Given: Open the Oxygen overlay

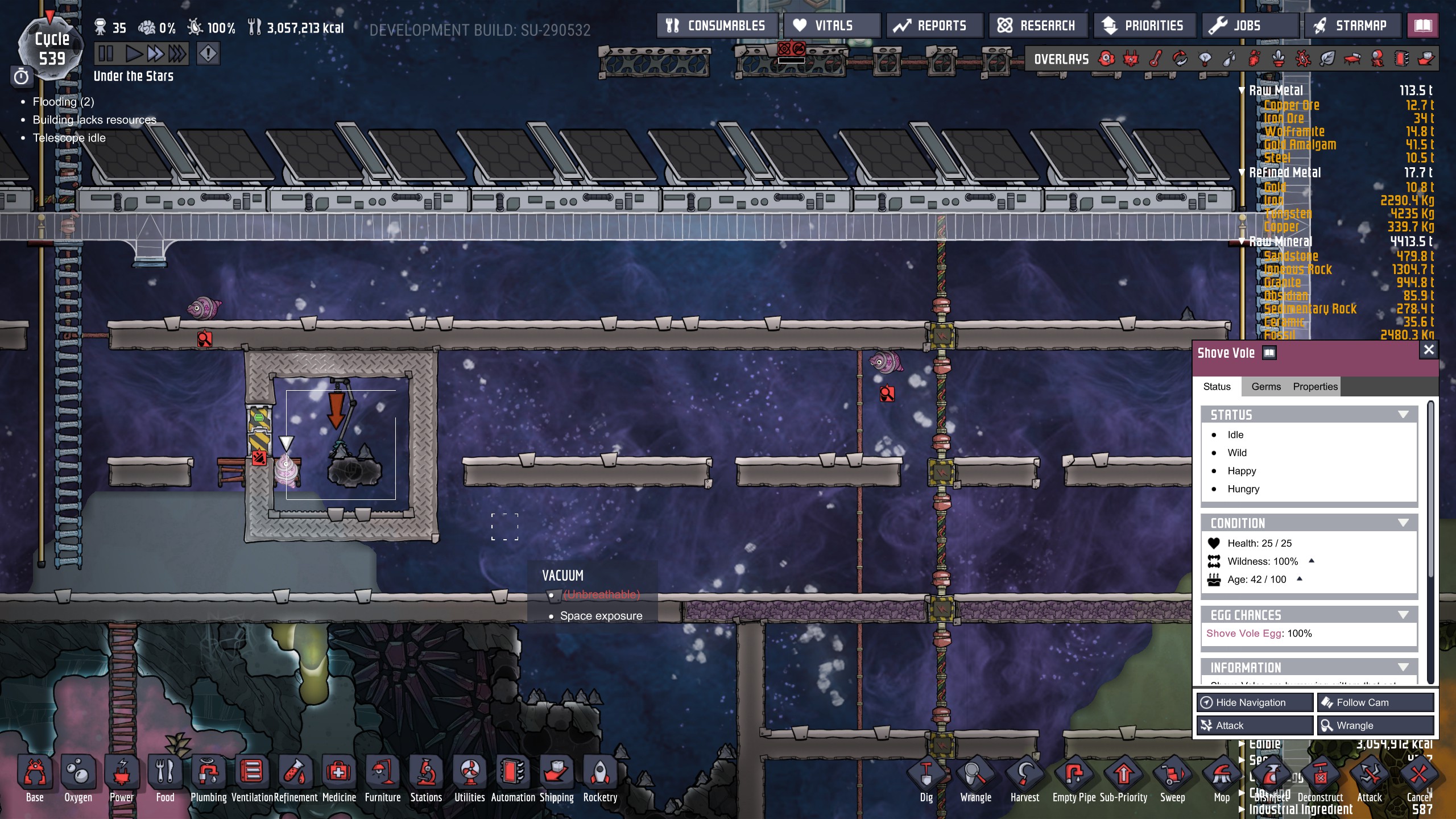Looking at the screenshot, I should [x=1105, y=59].
